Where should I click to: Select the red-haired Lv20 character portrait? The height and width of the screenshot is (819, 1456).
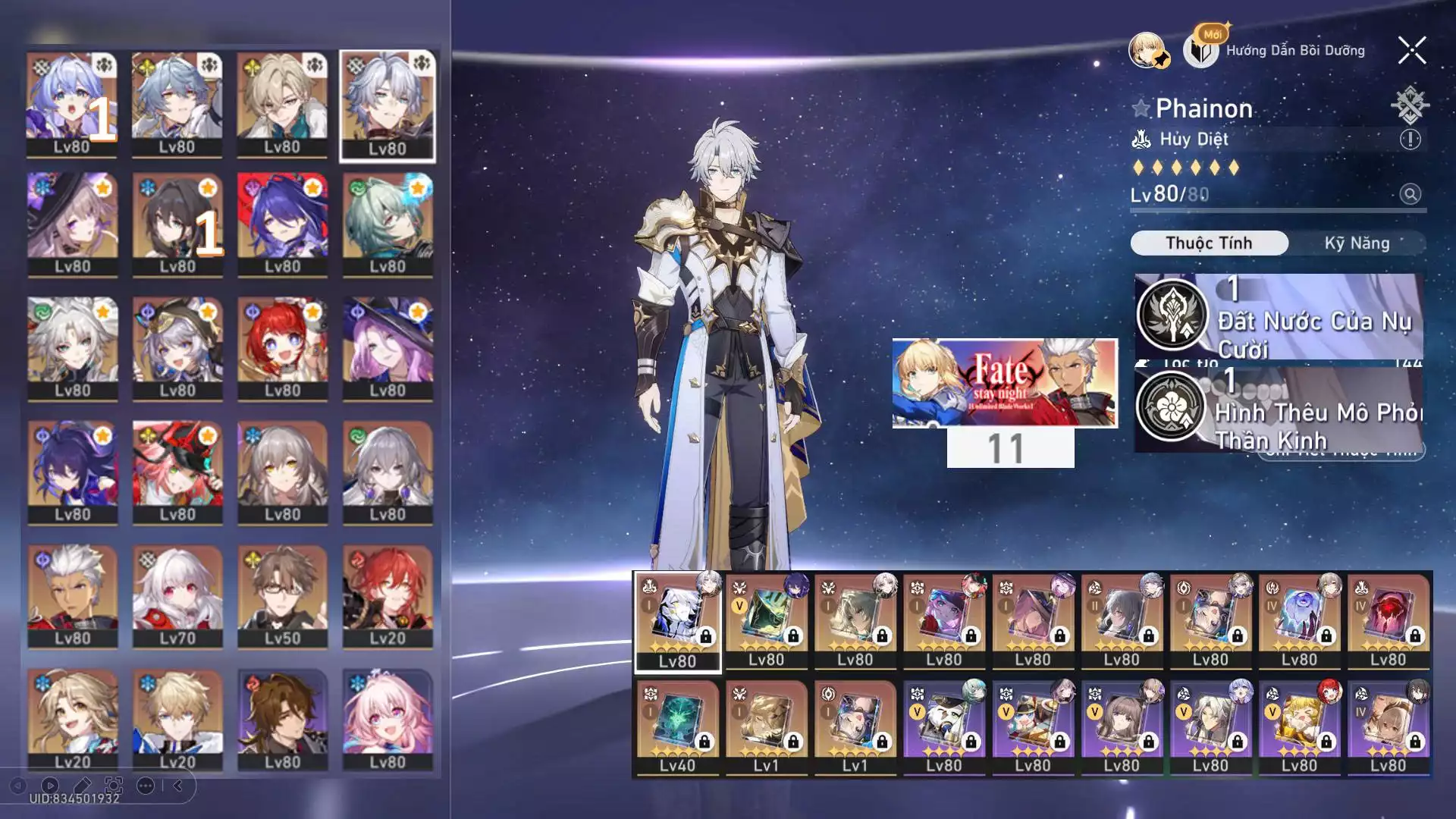(388, 597)
